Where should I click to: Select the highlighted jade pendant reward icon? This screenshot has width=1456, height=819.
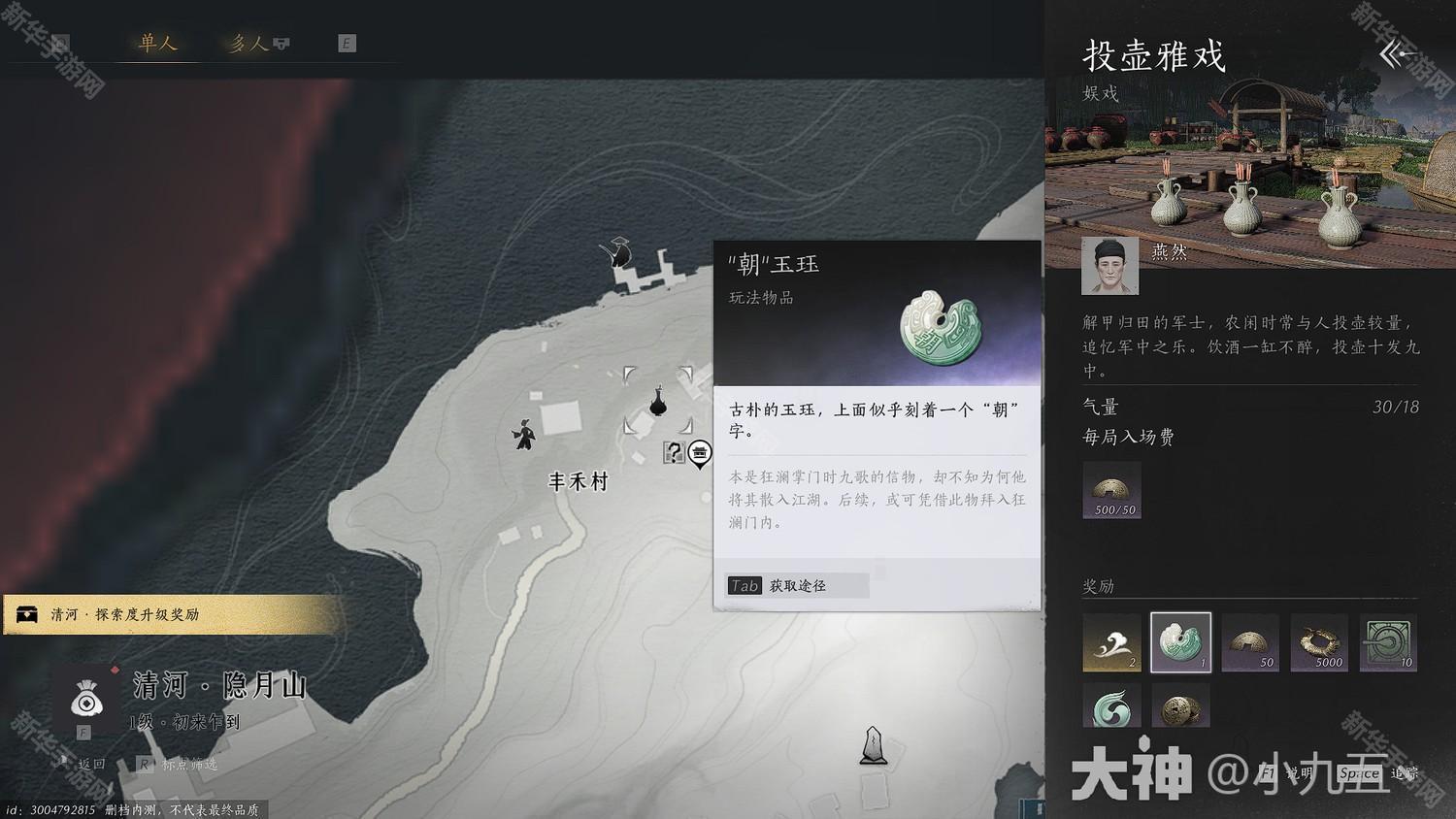1180,641
